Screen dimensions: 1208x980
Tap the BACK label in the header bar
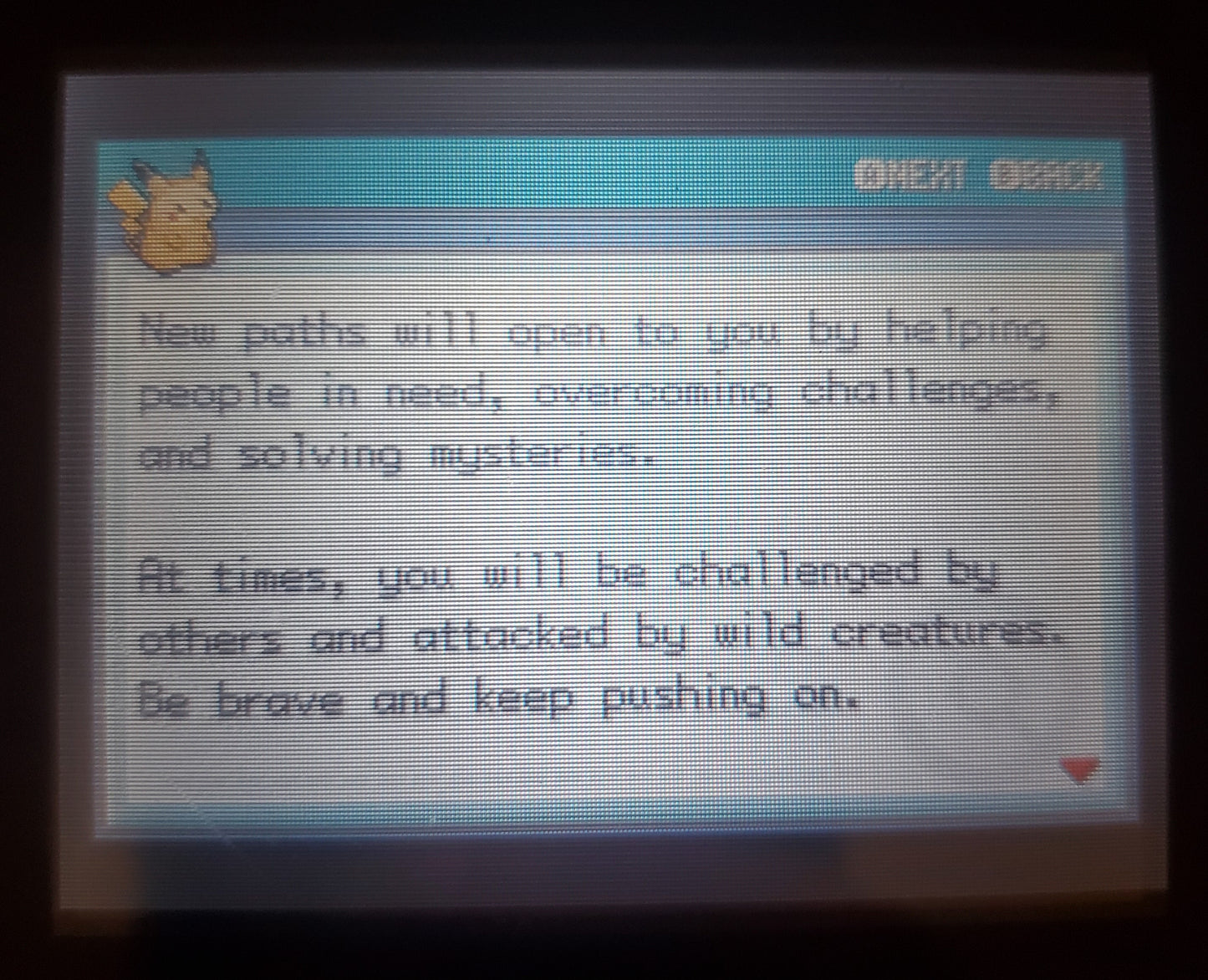[1062, 176]
